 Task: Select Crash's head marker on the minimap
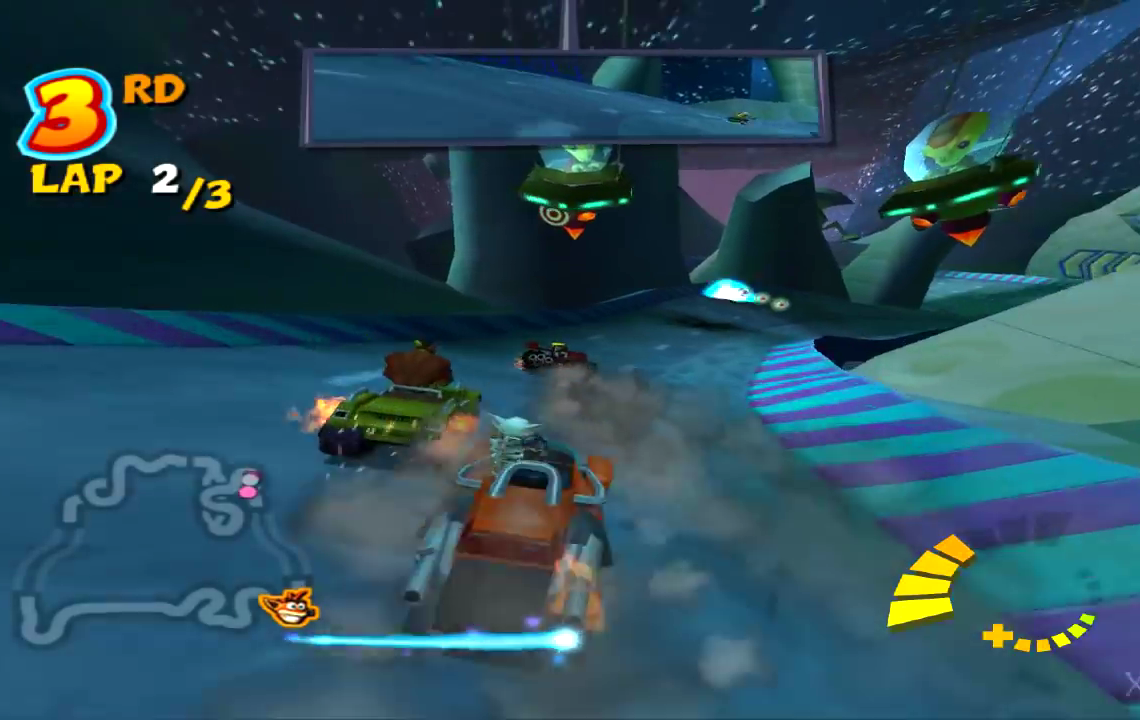(288, 605)
